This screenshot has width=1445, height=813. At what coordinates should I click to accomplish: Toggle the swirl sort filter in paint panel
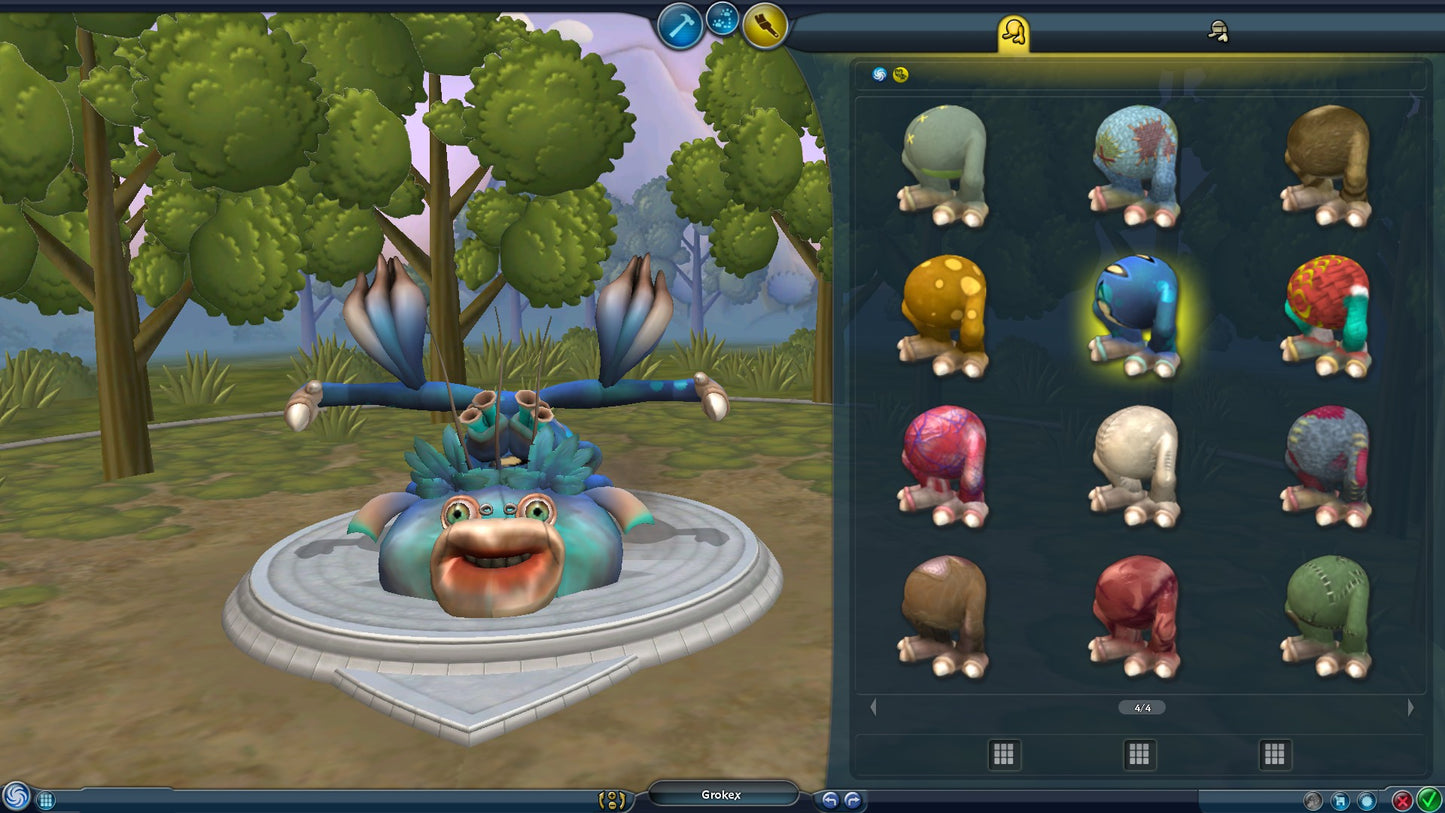(x=879, y=73)
